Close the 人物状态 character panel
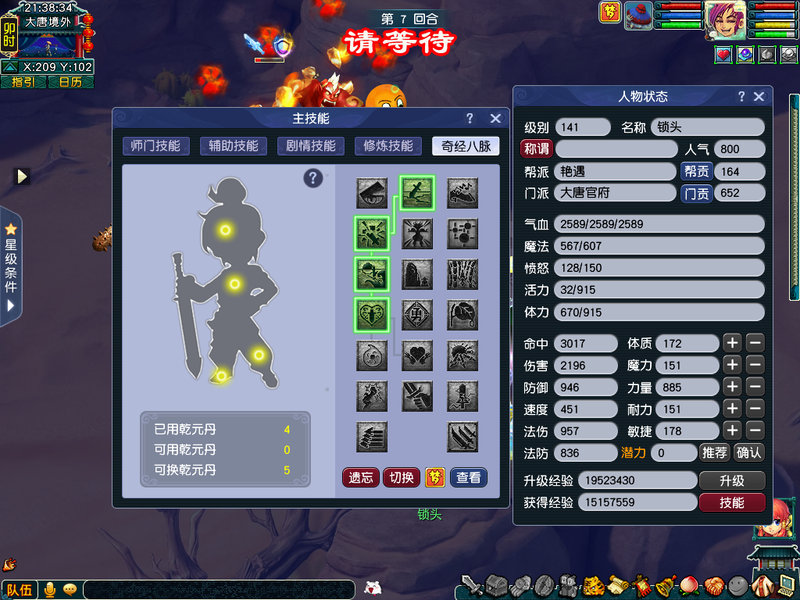 (x=759, y=97)
